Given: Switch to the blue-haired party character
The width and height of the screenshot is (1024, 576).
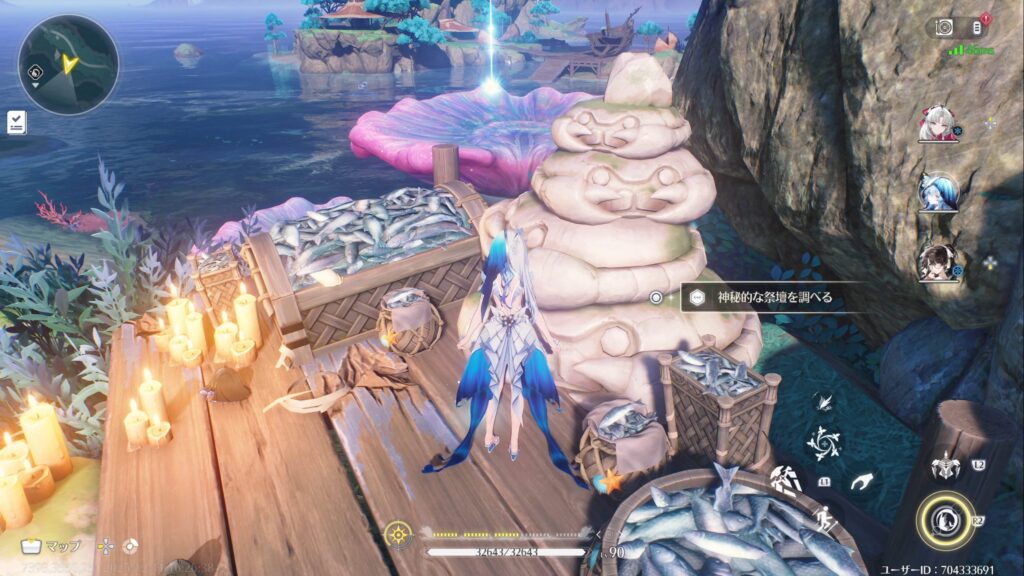Looking at the screenshot, I should tap(939, 191).
